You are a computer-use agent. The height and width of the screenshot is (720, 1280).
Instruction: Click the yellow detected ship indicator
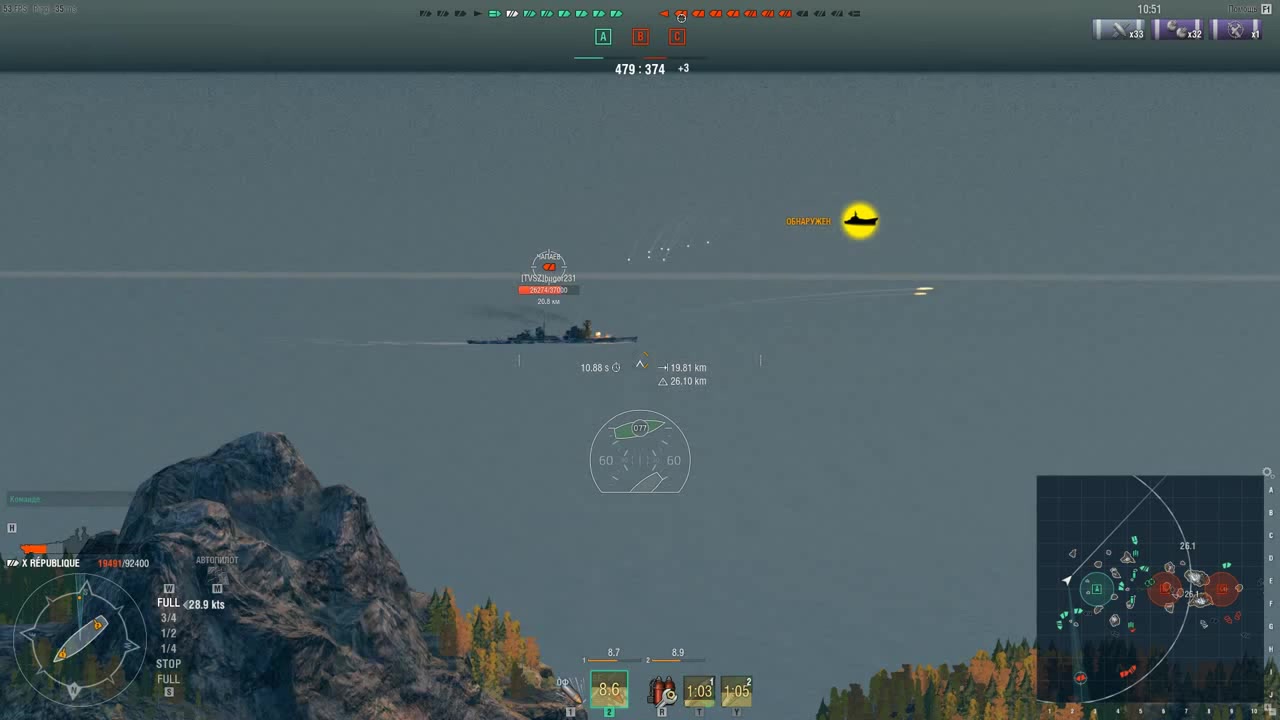tap(860, 221)
